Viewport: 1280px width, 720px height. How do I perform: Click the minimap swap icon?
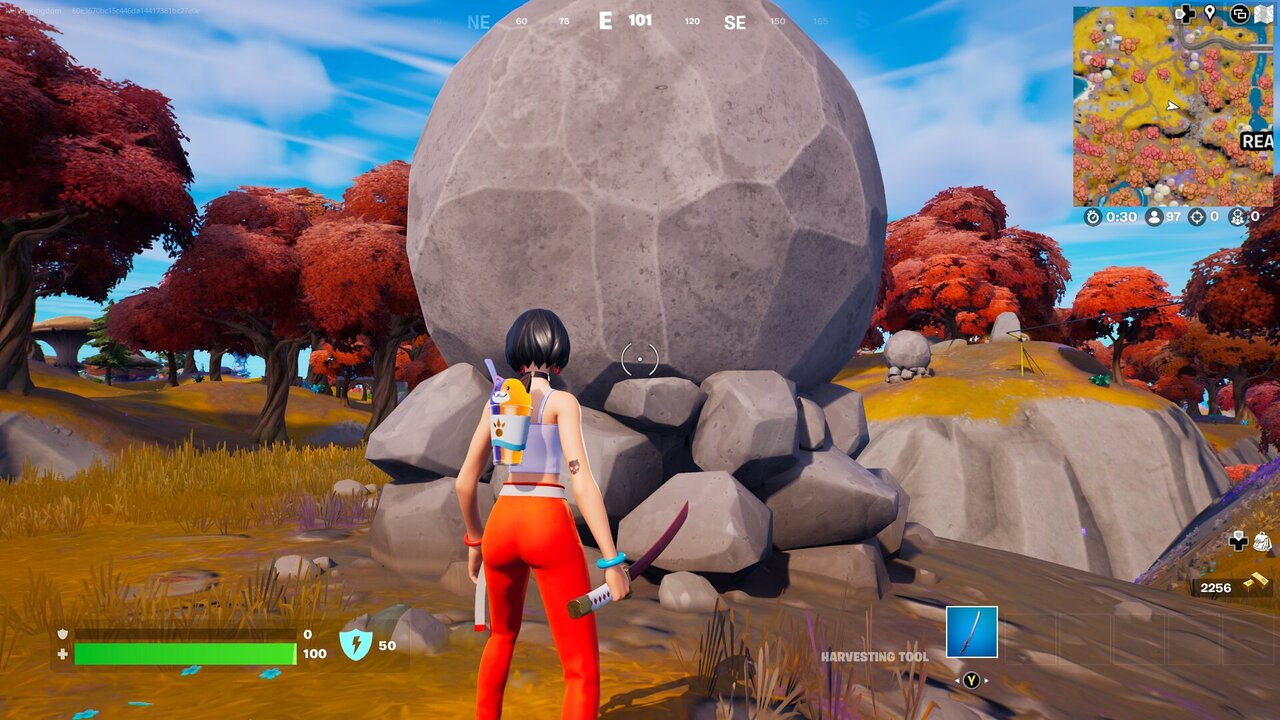(1240, 14)
